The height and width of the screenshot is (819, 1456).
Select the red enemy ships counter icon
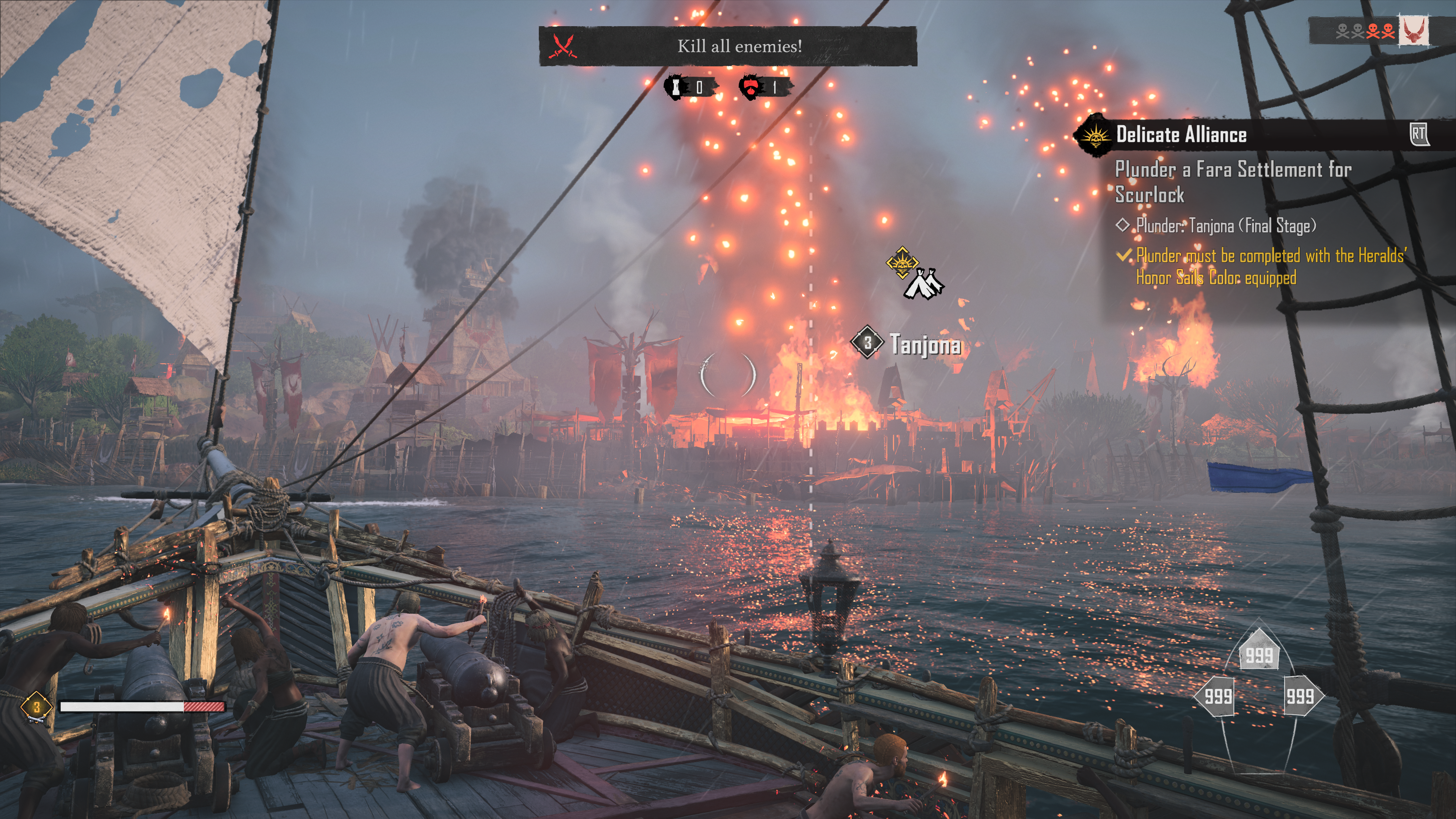[752, 87]
